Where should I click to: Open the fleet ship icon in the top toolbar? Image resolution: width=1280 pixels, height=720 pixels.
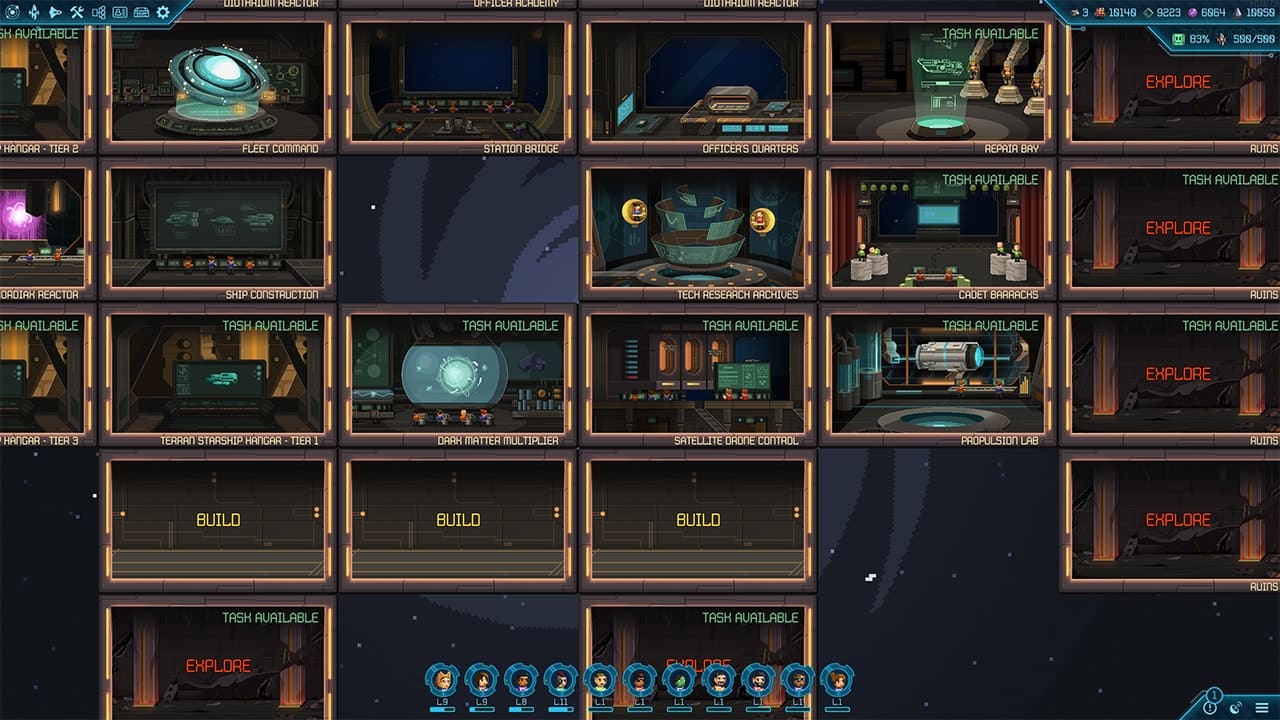55,12
